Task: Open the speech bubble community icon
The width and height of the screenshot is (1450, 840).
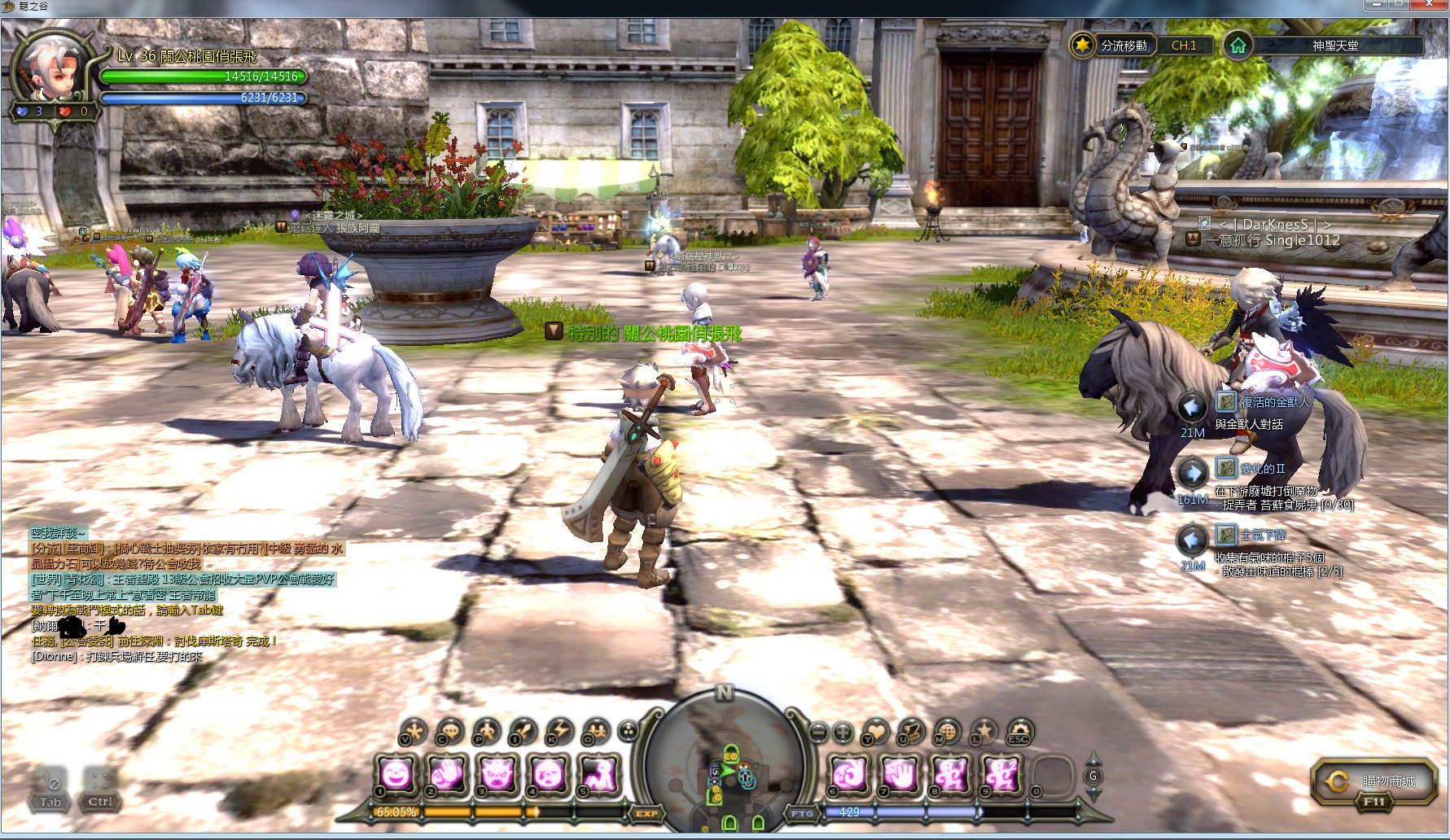Action: [x=449, y=732]
